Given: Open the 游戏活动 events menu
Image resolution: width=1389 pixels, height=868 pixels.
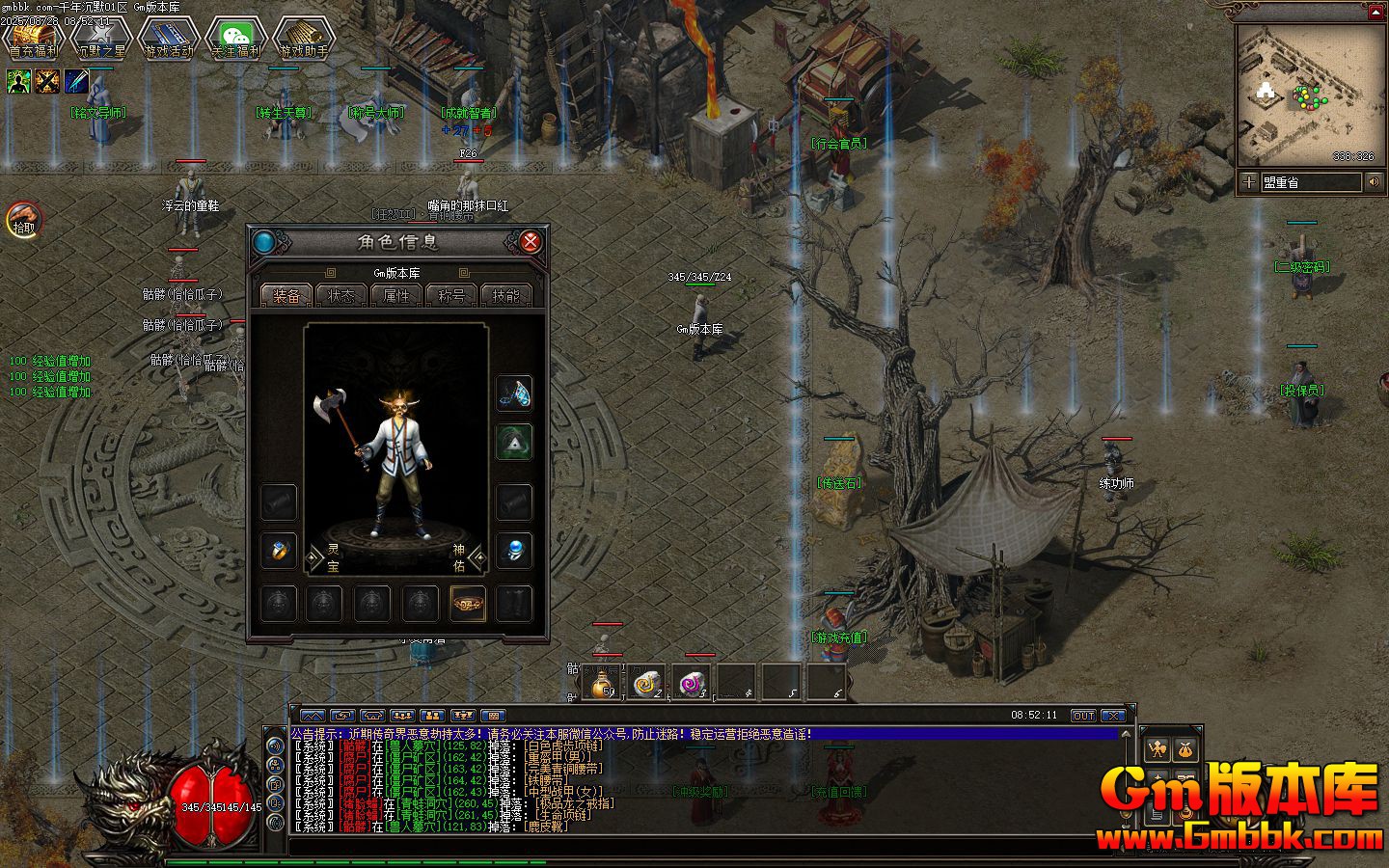Looking at the screenshot, I should (169, 39).
